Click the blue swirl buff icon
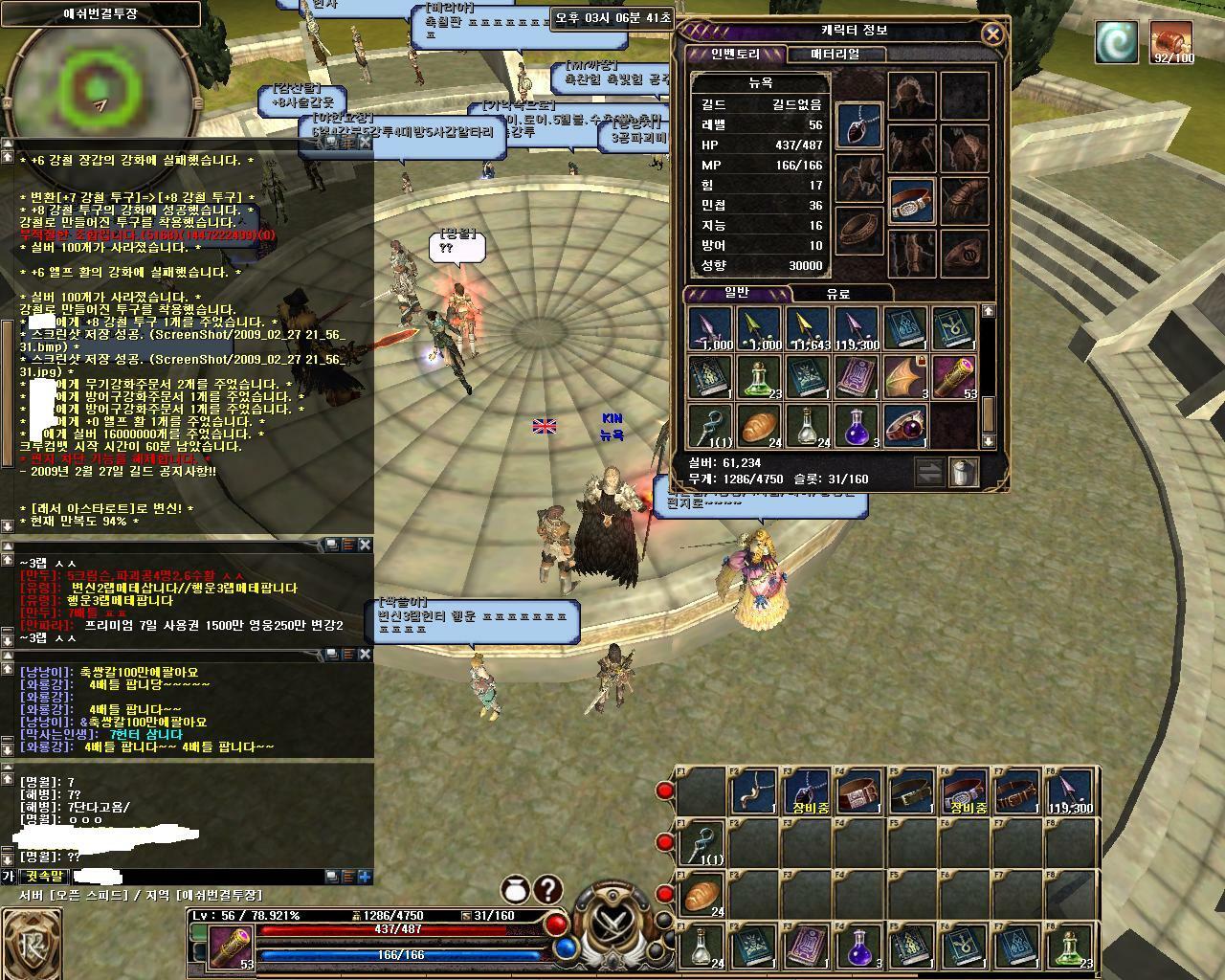Image resolution: width=1225 pixels, height=980 pixels. pyautogui.click(x=1116, y=42)
